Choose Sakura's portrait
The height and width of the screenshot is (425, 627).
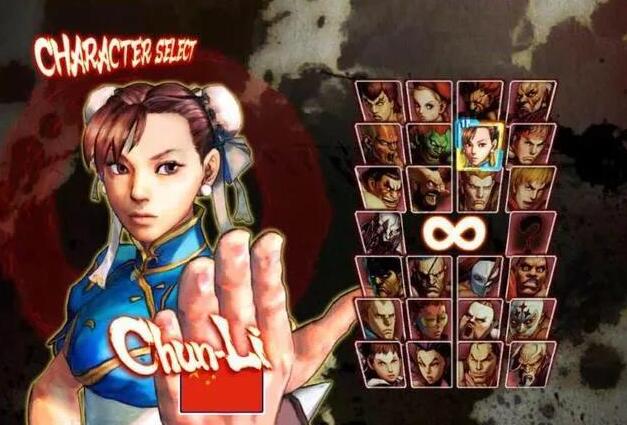click(377, 363)
